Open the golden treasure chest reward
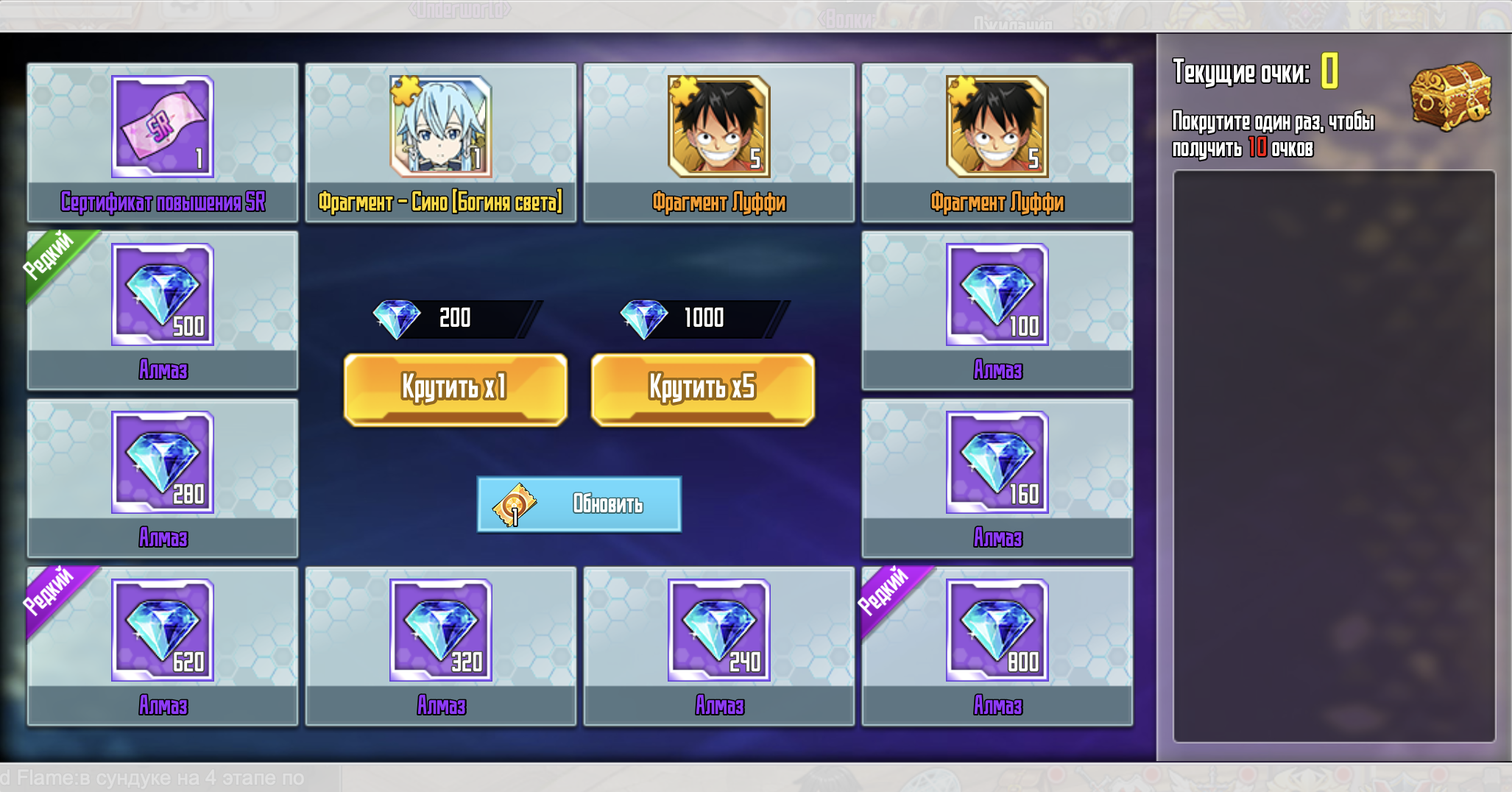 coord(1449,96)
